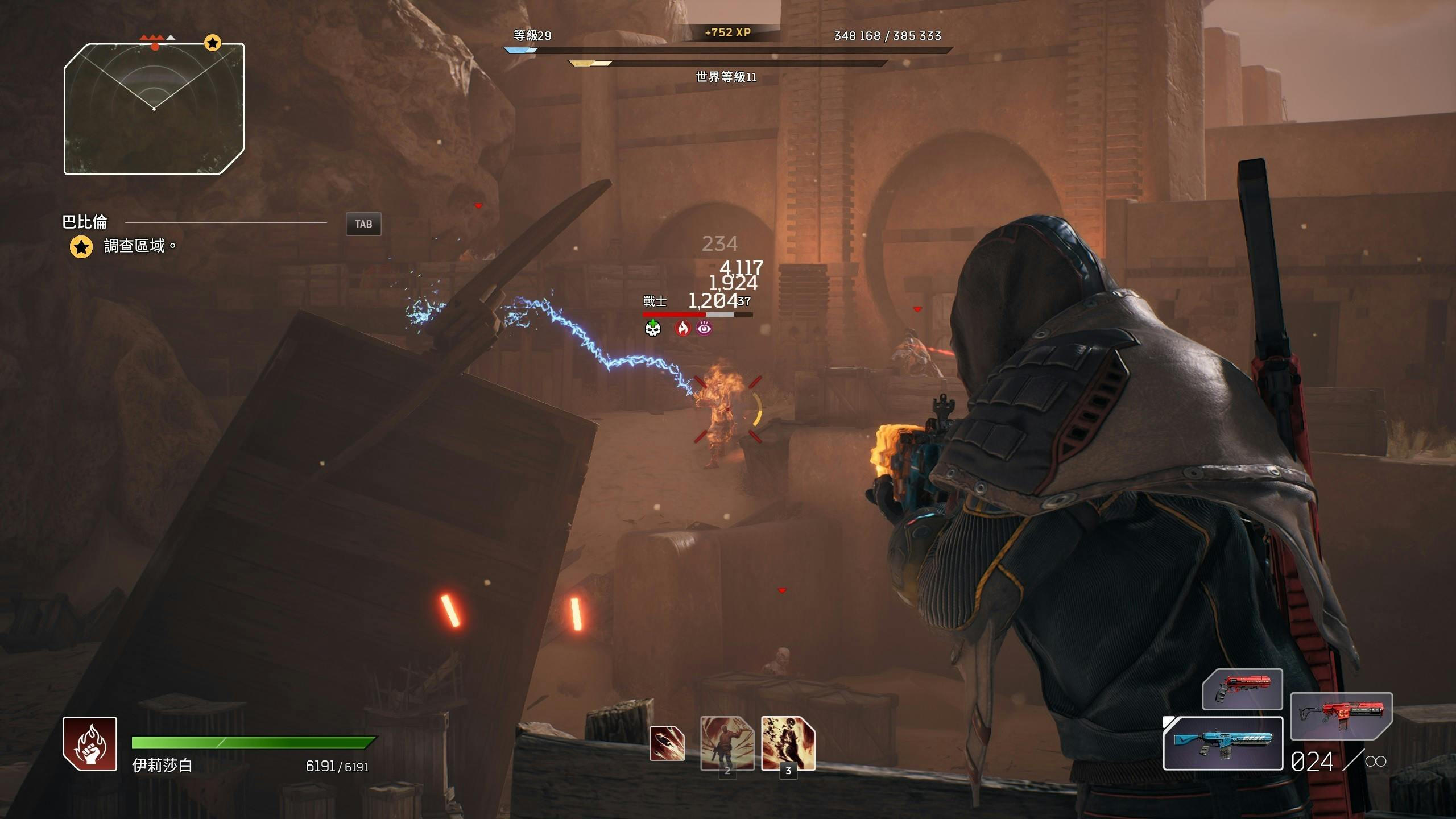Click the minimap radar
This screenshot has height=819, width=1456.
click(154, 108)
